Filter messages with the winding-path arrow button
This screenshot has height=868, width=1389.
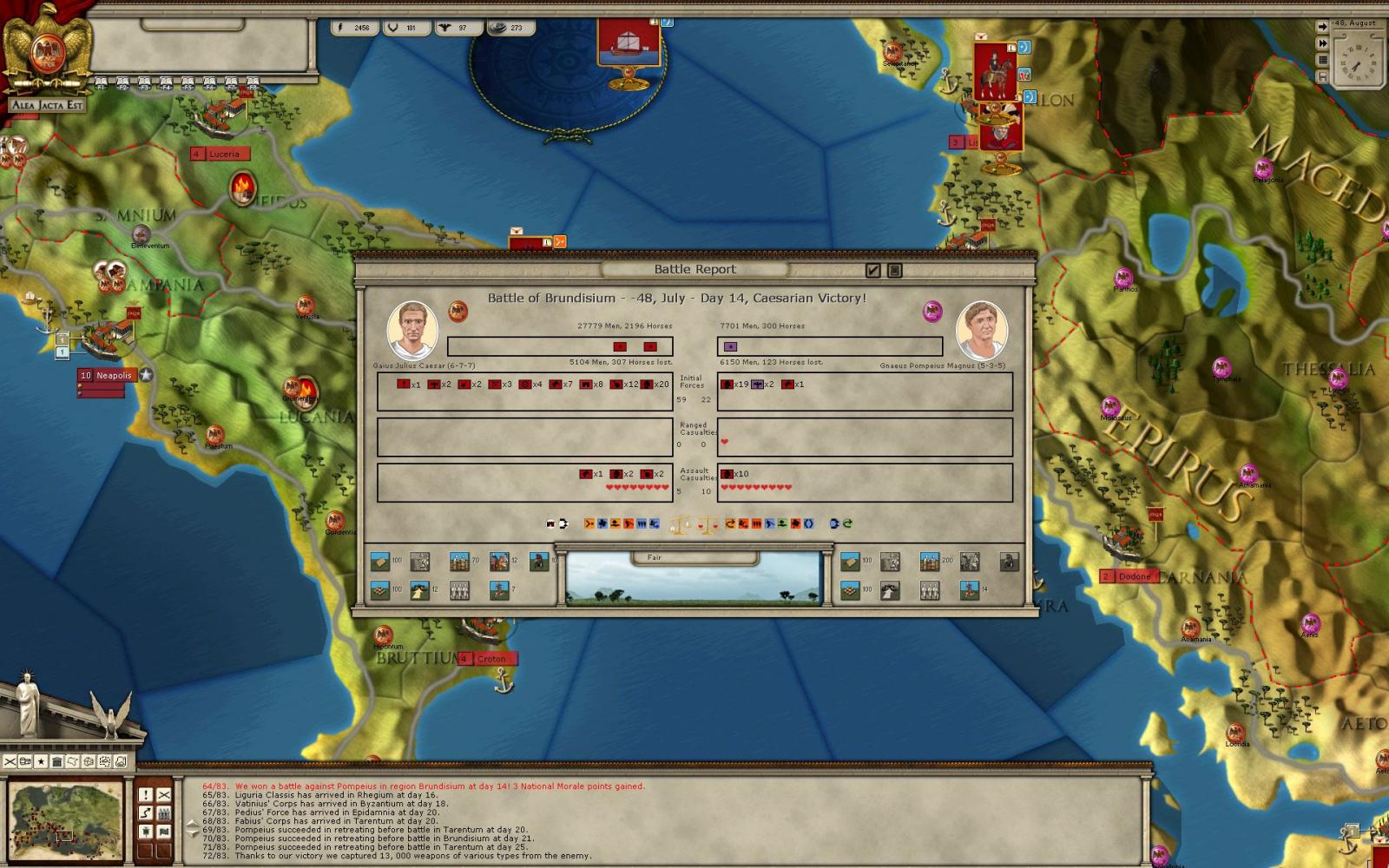pos(146,813)
